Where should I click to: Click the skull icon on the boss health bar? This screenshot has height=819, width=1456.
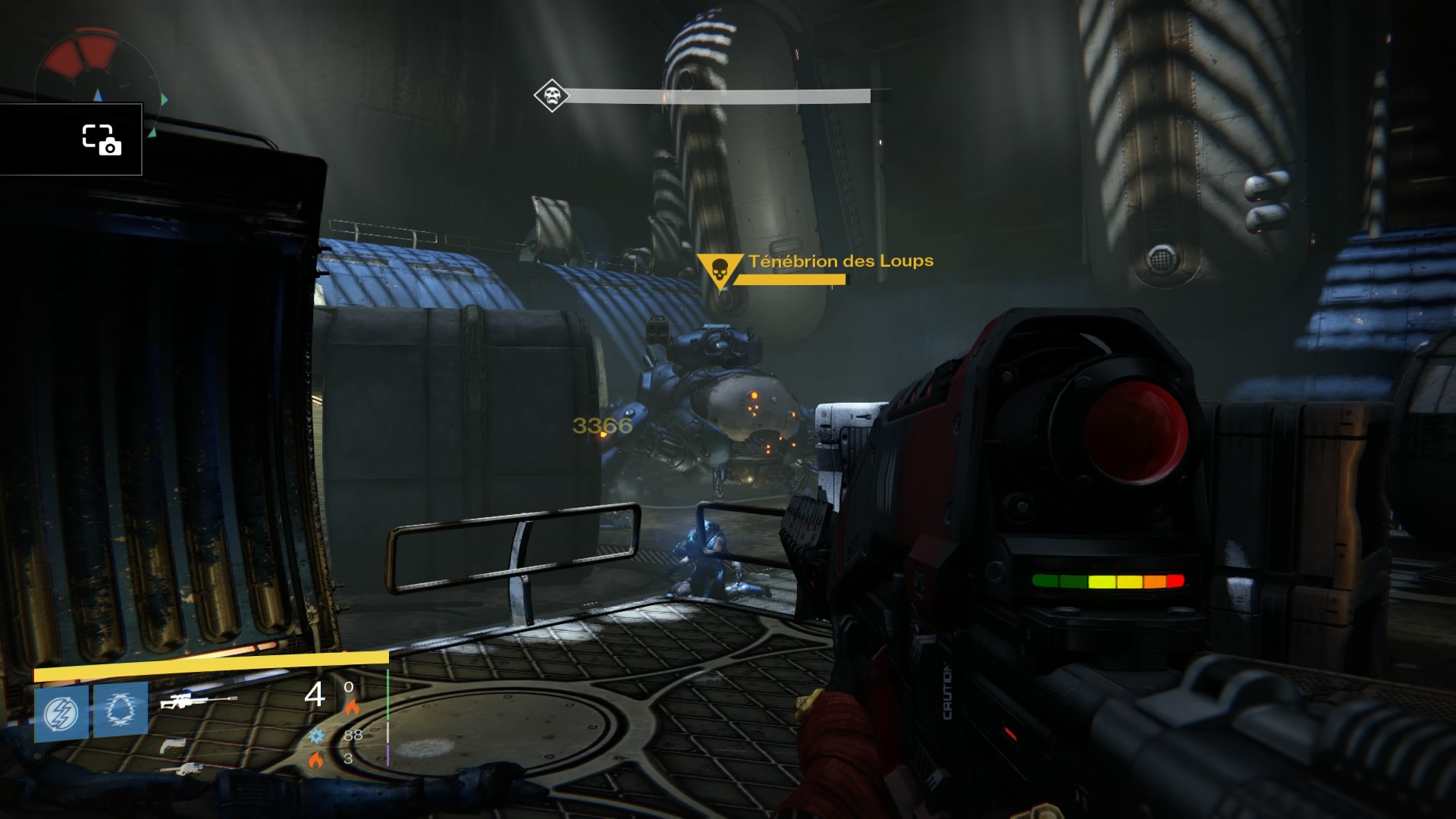tap(551, 96)
